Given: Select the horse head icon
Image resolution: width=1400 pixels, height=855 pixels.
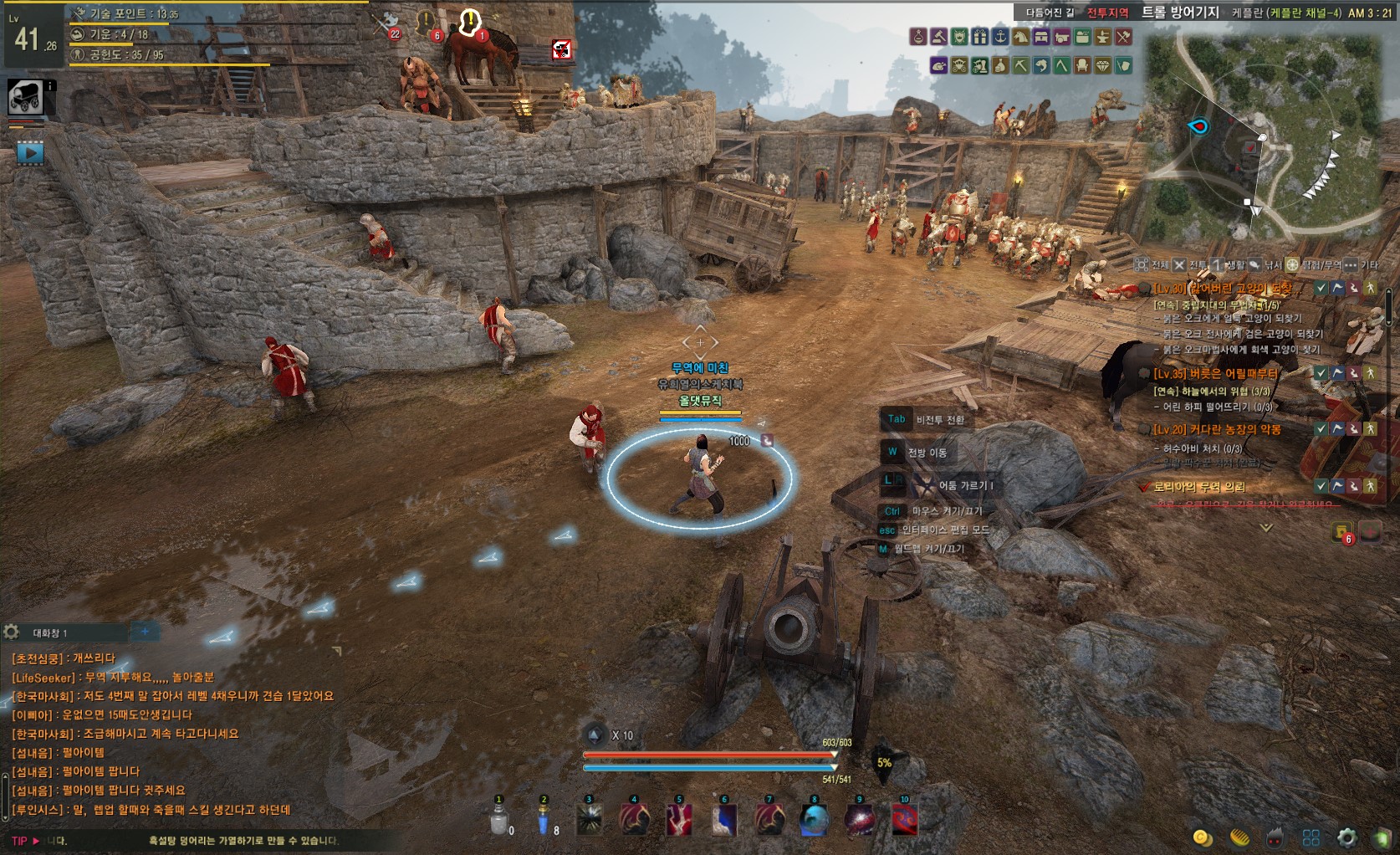Looking at the screenshot, I should tap(1020, 37).
